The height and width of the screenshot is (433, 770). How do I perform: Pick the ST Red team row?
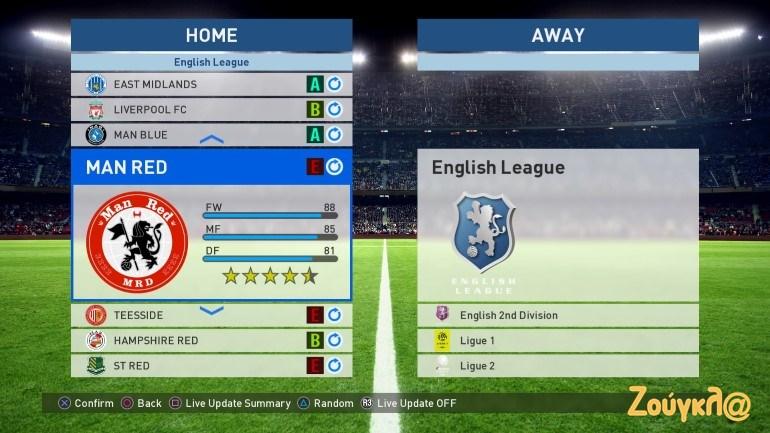tap(190, 366)
